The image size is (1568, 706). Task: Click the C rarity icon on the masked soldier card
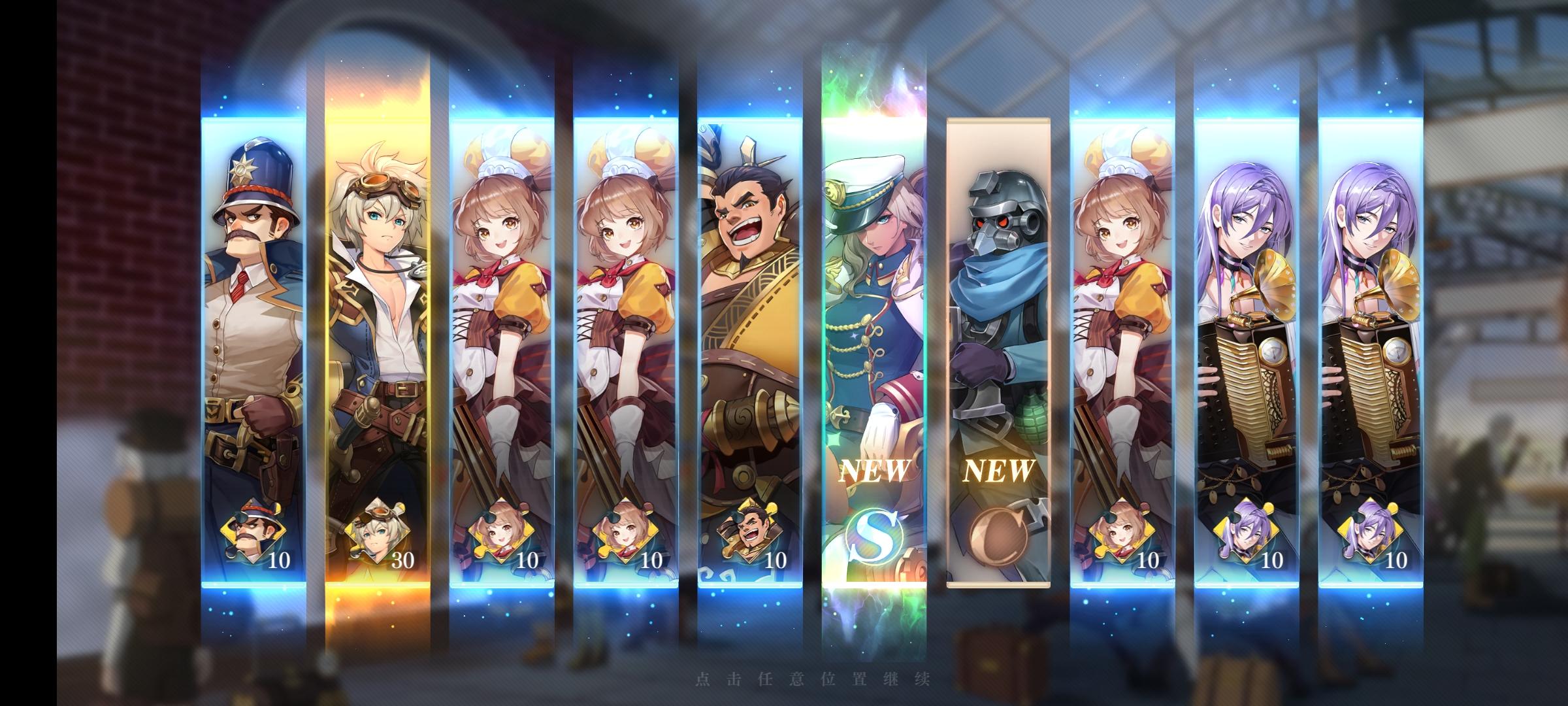tap(1000, 535)
